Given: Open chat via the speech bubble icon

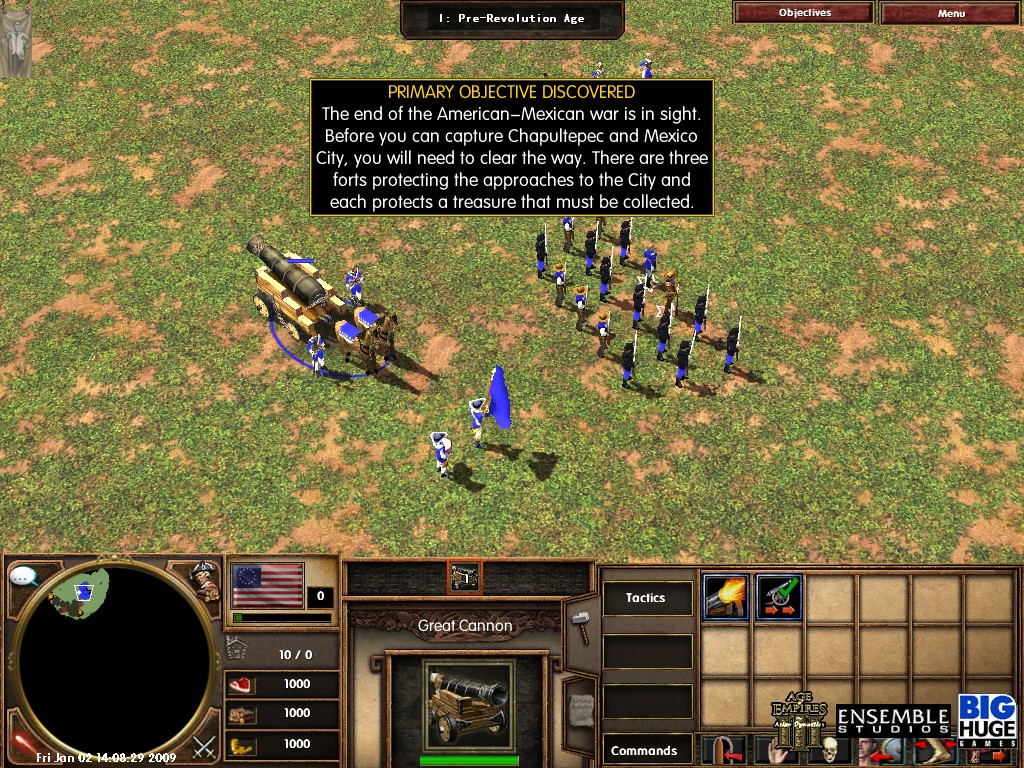Looking at the screenshot, I should [24, 576].
